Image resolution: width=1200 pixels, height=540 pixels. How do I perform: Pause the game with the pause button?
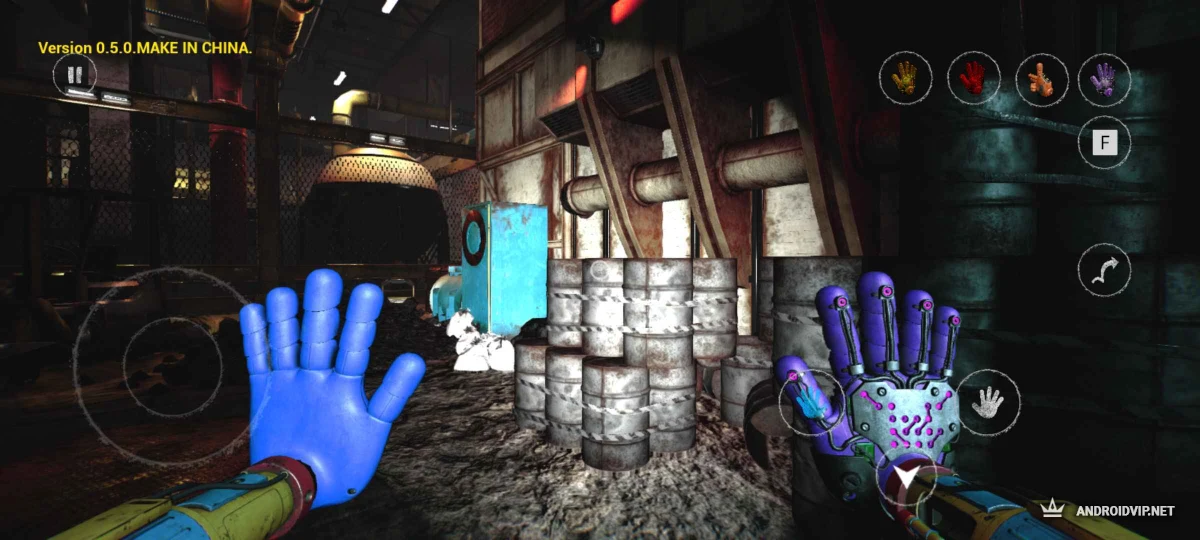pyautogui.click(x=73, y=75)
